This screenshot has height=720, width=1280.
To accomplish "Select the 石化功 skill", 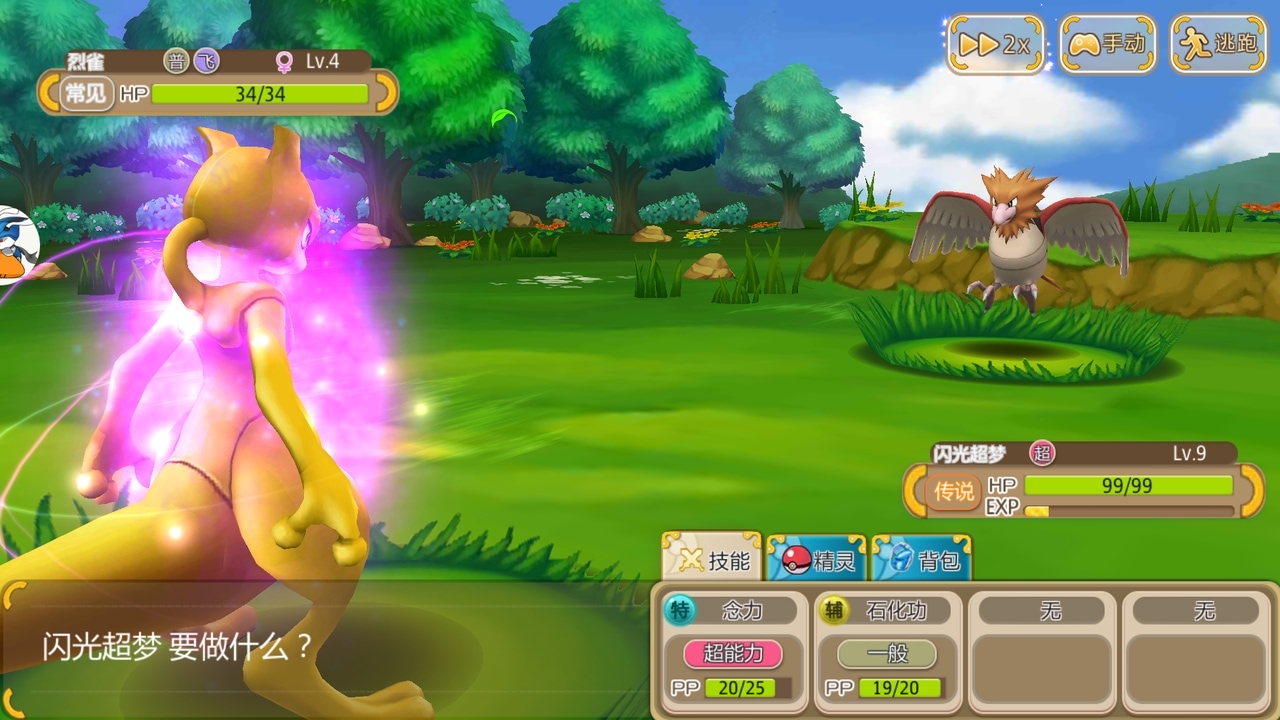I will (887, 649).
